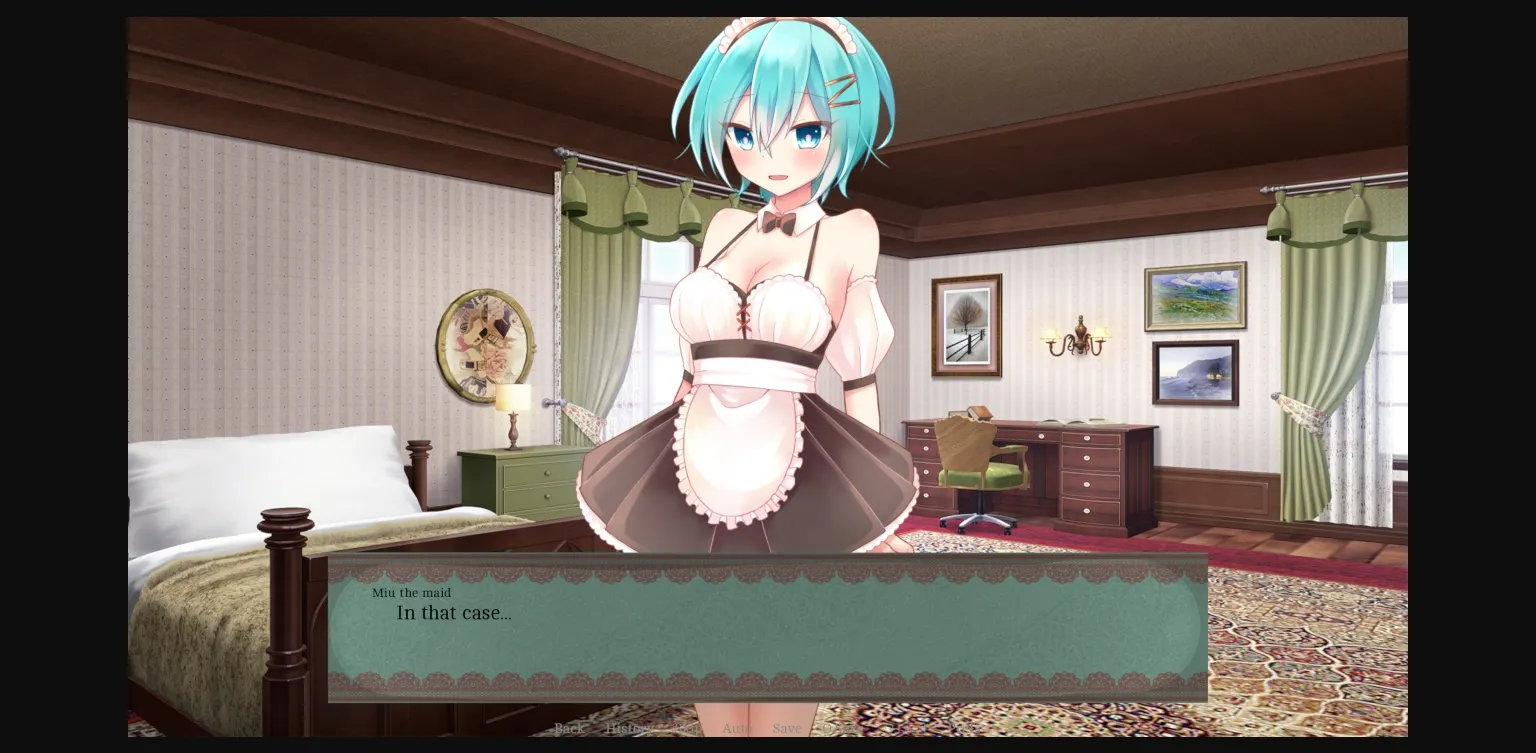Screen dimensions: 1536x753
Task: Enable Skip mode
Action: pyautogui.click(x=687, y=729)
